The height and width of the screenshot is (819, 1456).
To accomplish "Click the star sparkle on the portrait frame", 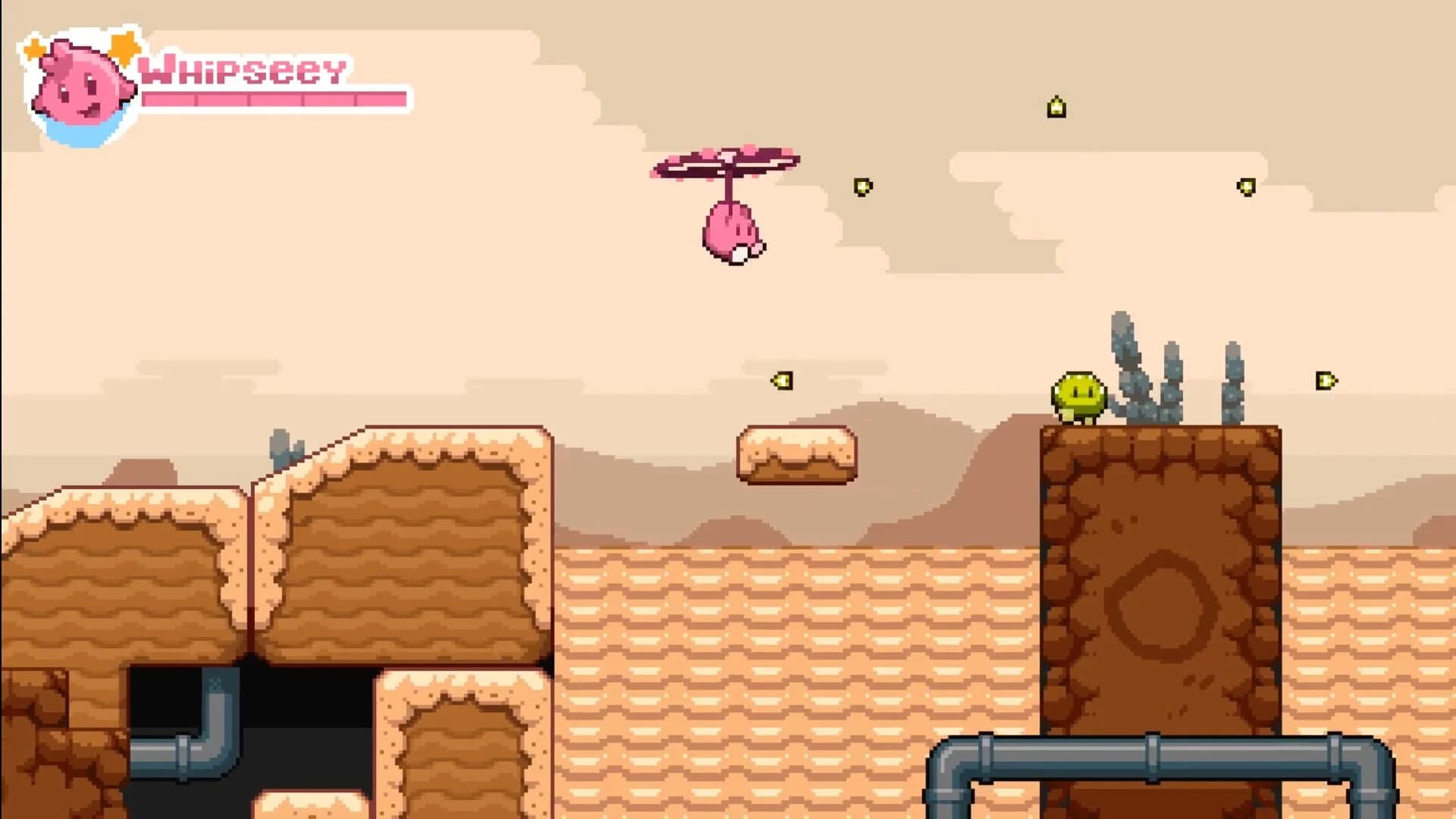I will [x=124, y=47].
